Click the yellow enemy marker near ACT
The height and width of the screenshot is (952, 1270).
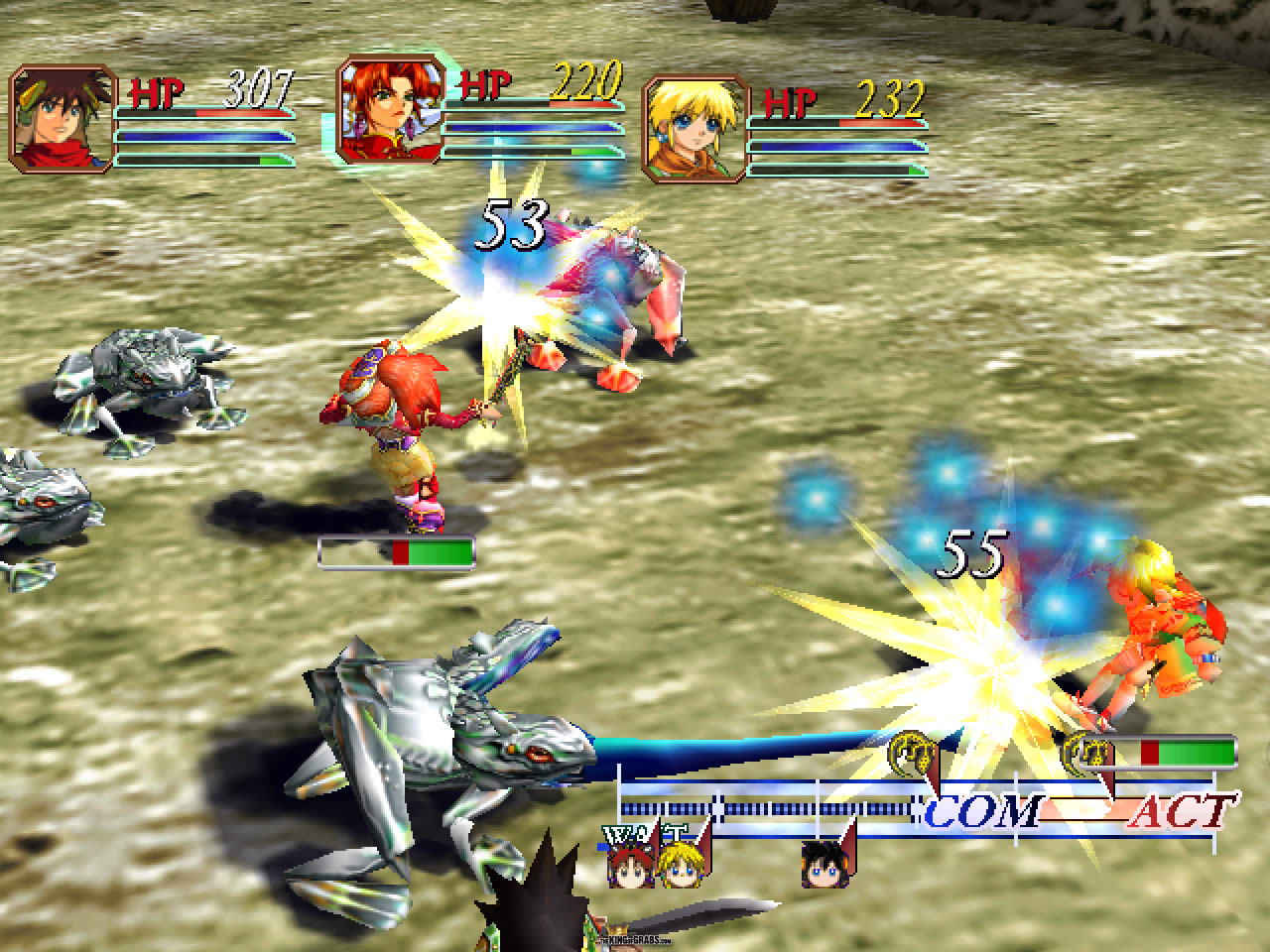click(1086, 756)
